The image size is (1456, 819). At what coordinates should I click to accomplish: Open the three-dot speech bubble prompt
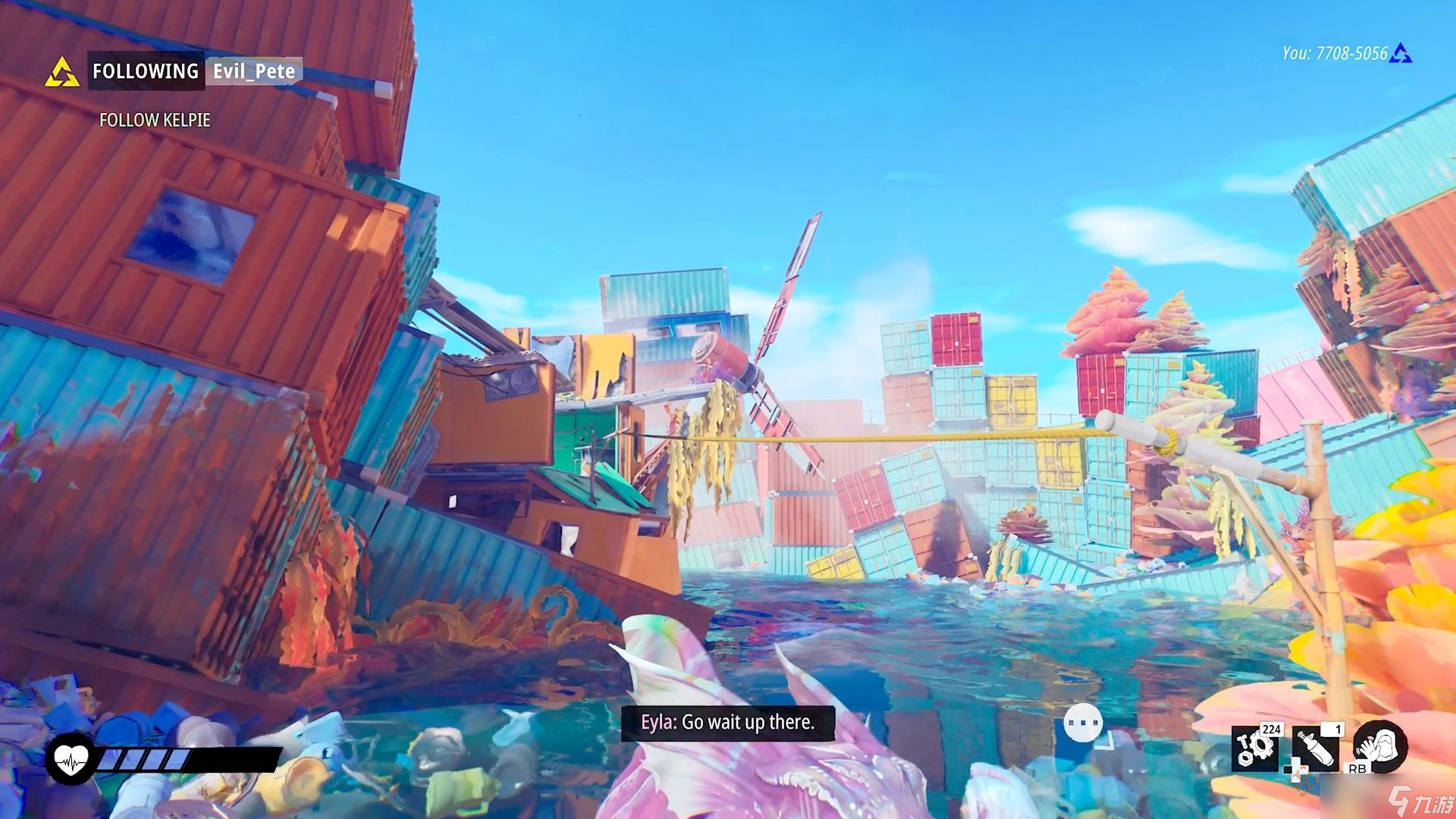click(1082, 723)
